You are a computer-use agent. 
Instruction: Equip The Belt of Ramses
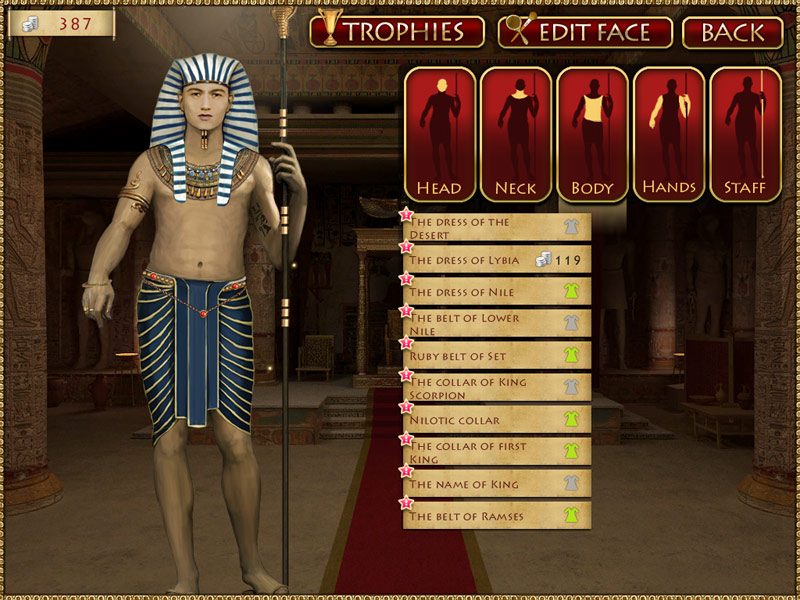click(x=497, y=516)
